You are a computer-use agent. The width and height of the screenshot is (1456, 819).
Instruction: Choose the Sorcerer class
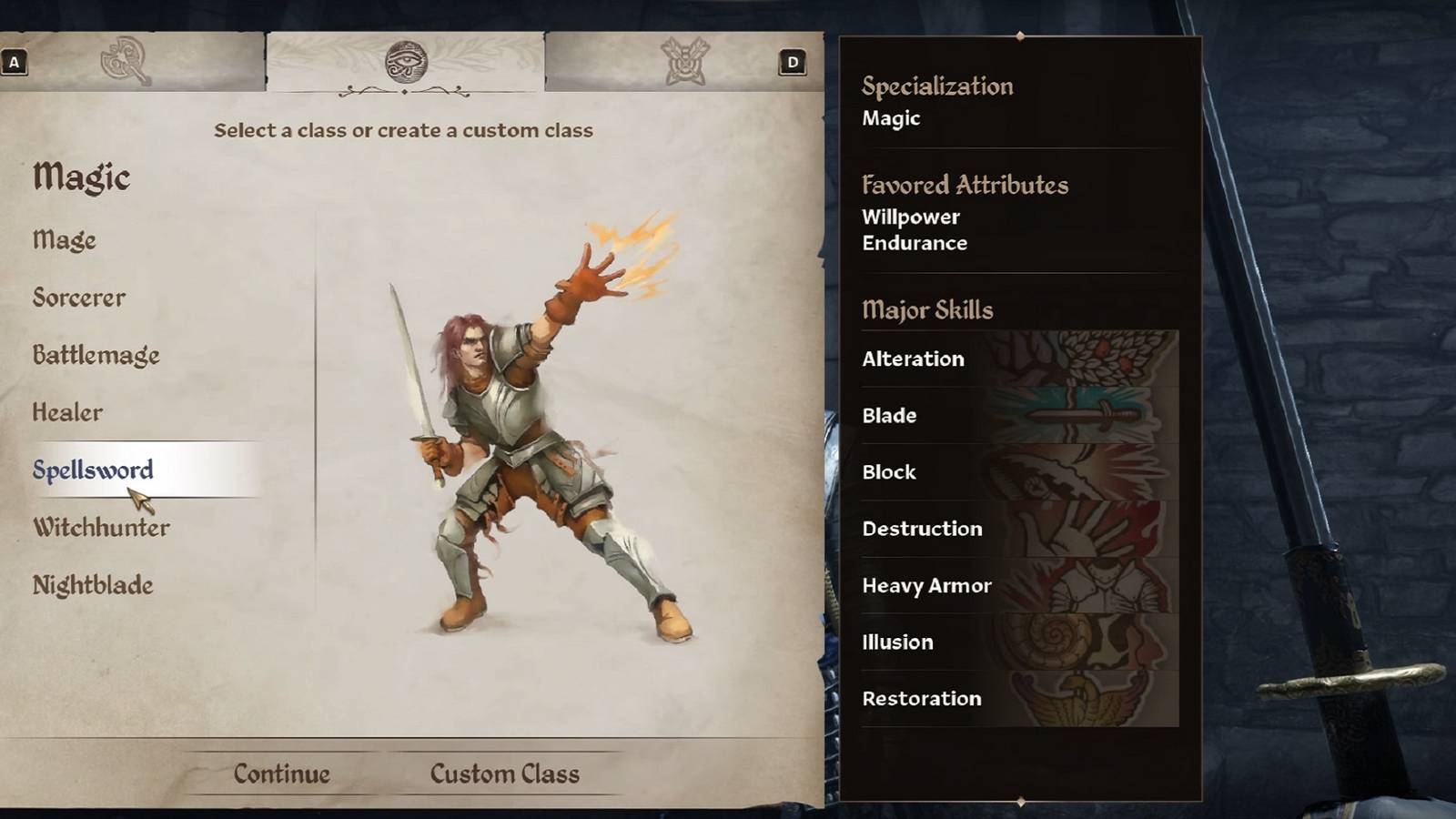tap(78, 298)
